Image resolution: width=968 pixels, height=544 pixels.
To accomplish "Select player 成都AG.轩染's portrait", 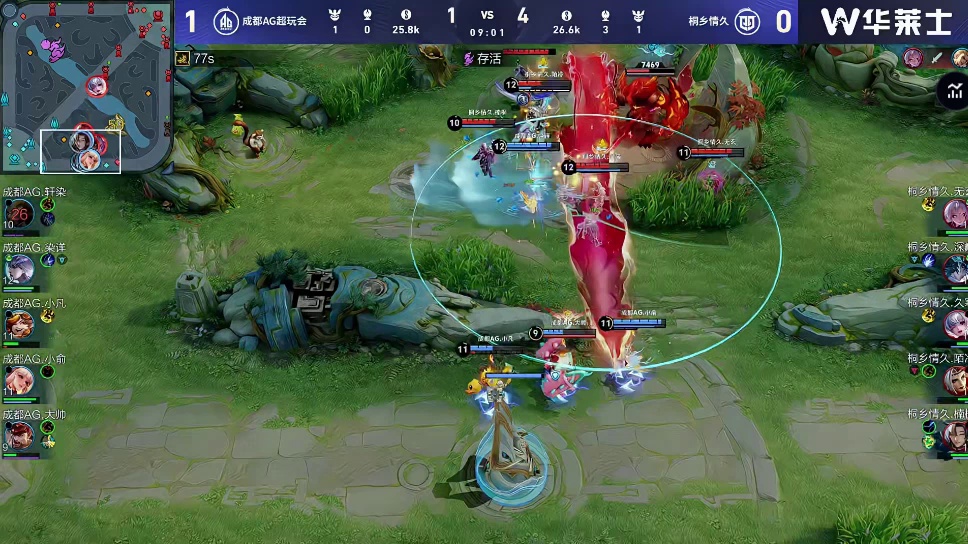I will [19, 213].
